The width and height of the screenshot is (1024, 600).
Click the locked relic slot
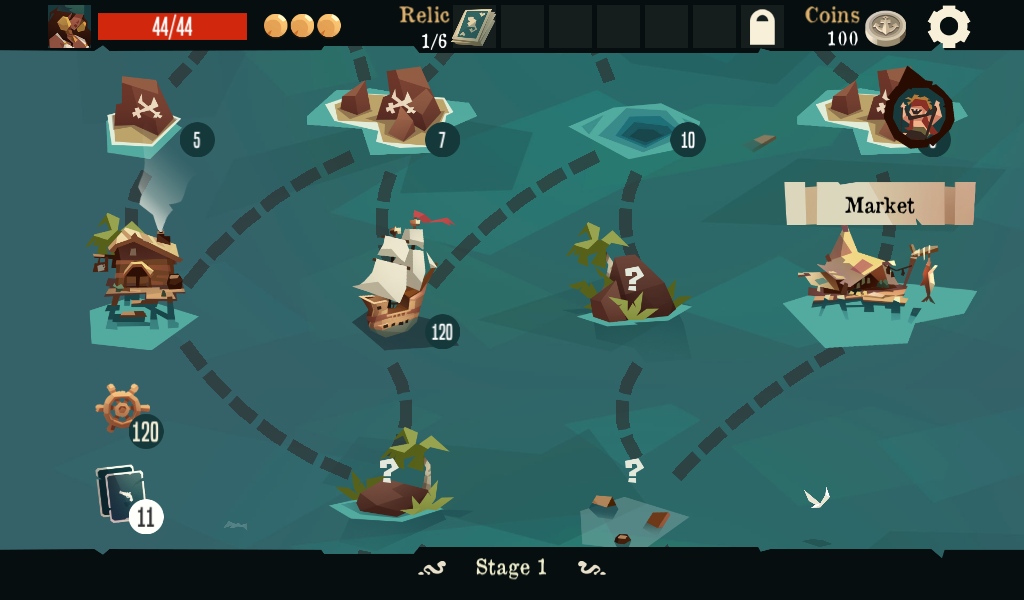click(762, 27)
